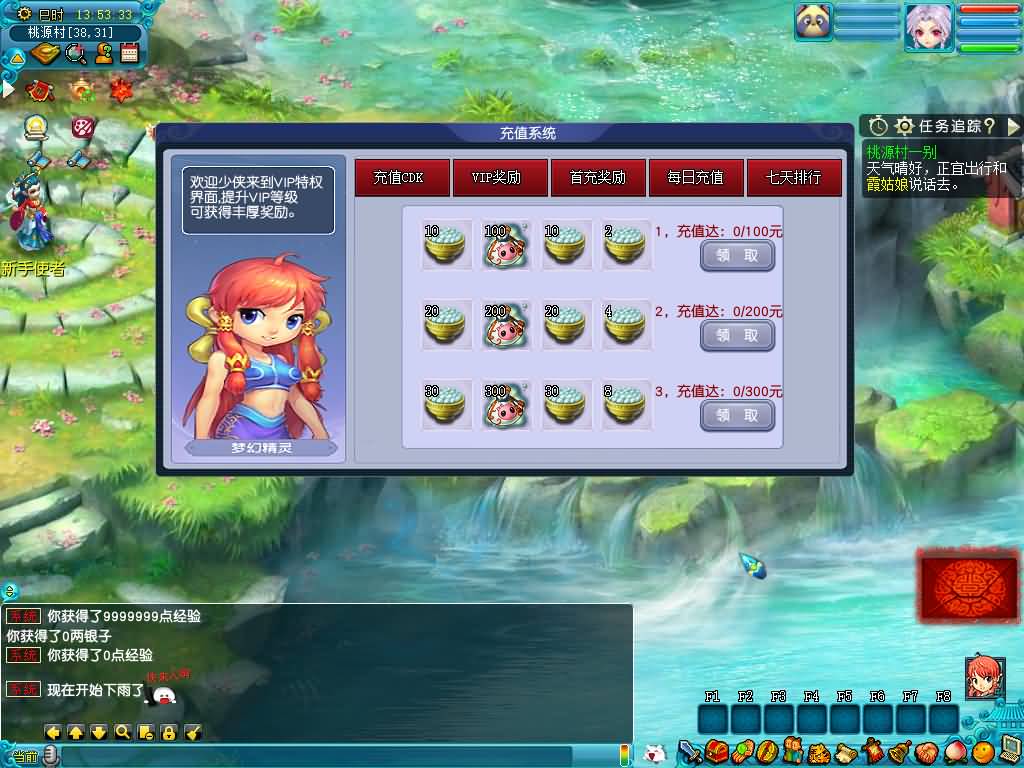Open the calendar icon in top bar
The height and width of the screenshot is (768, 1024).
pos(129,54)
